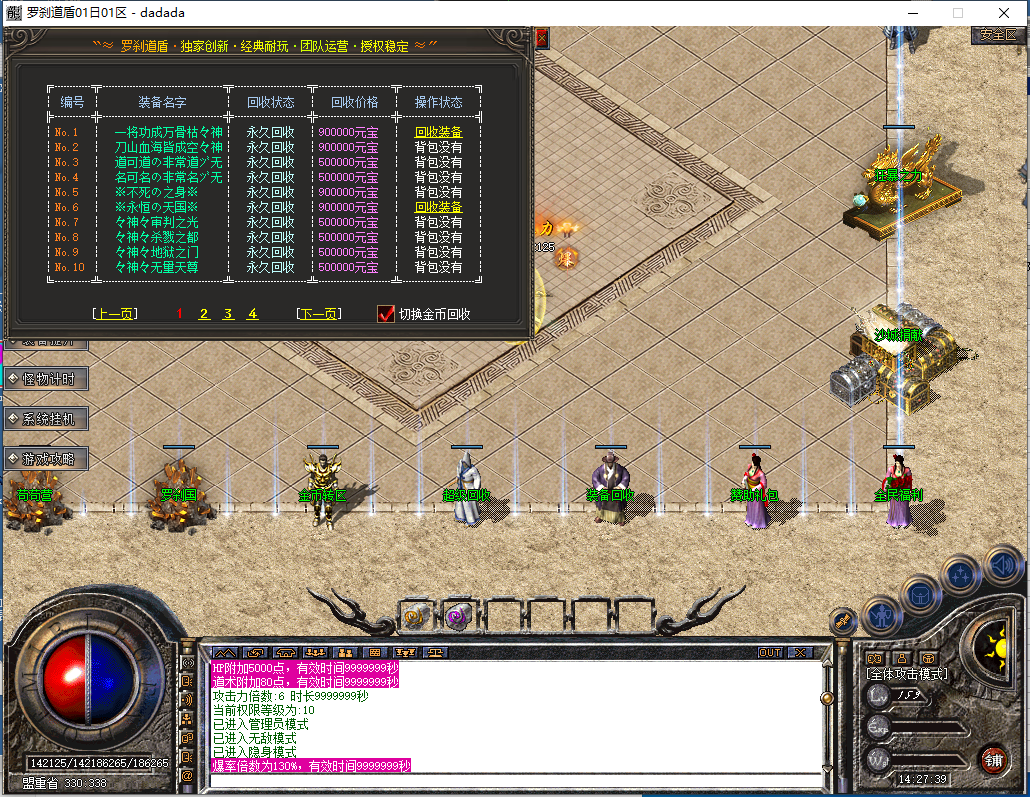Open the 系统挂机 auto-play button
Image resolution: width=1030 pixels, height=797 pixels.
pos(47,418)
